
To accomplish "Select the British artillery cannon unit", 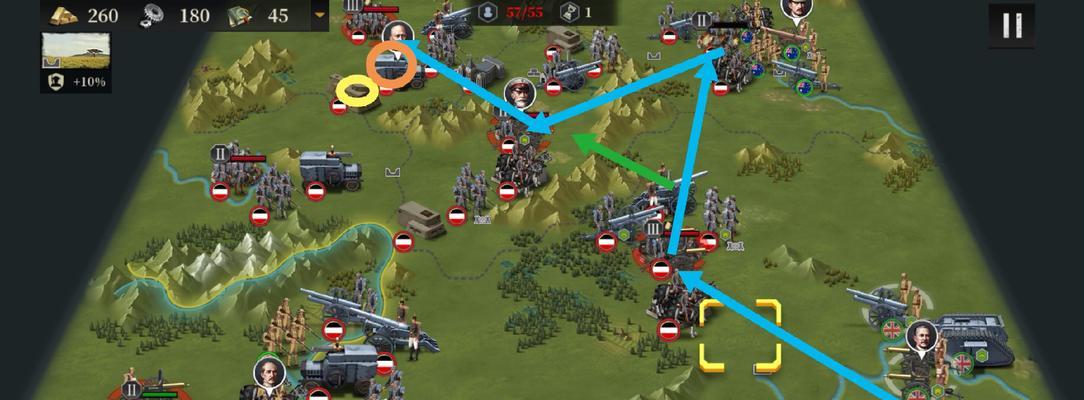I will (x=878, y=305).
